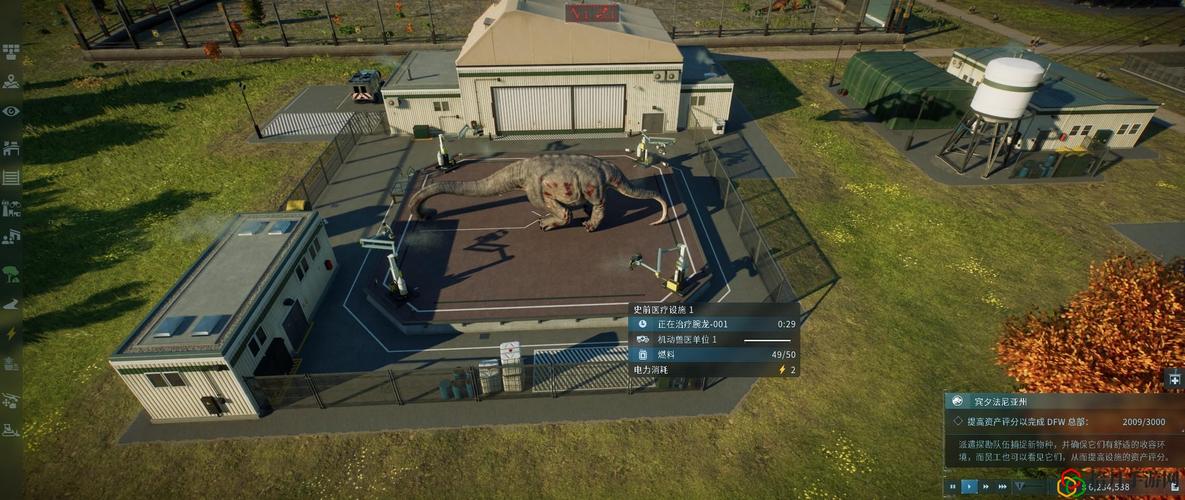
Task: Open the tree landscaping toolbar icon
Action: pyautogui.click(x=11, y=272)
